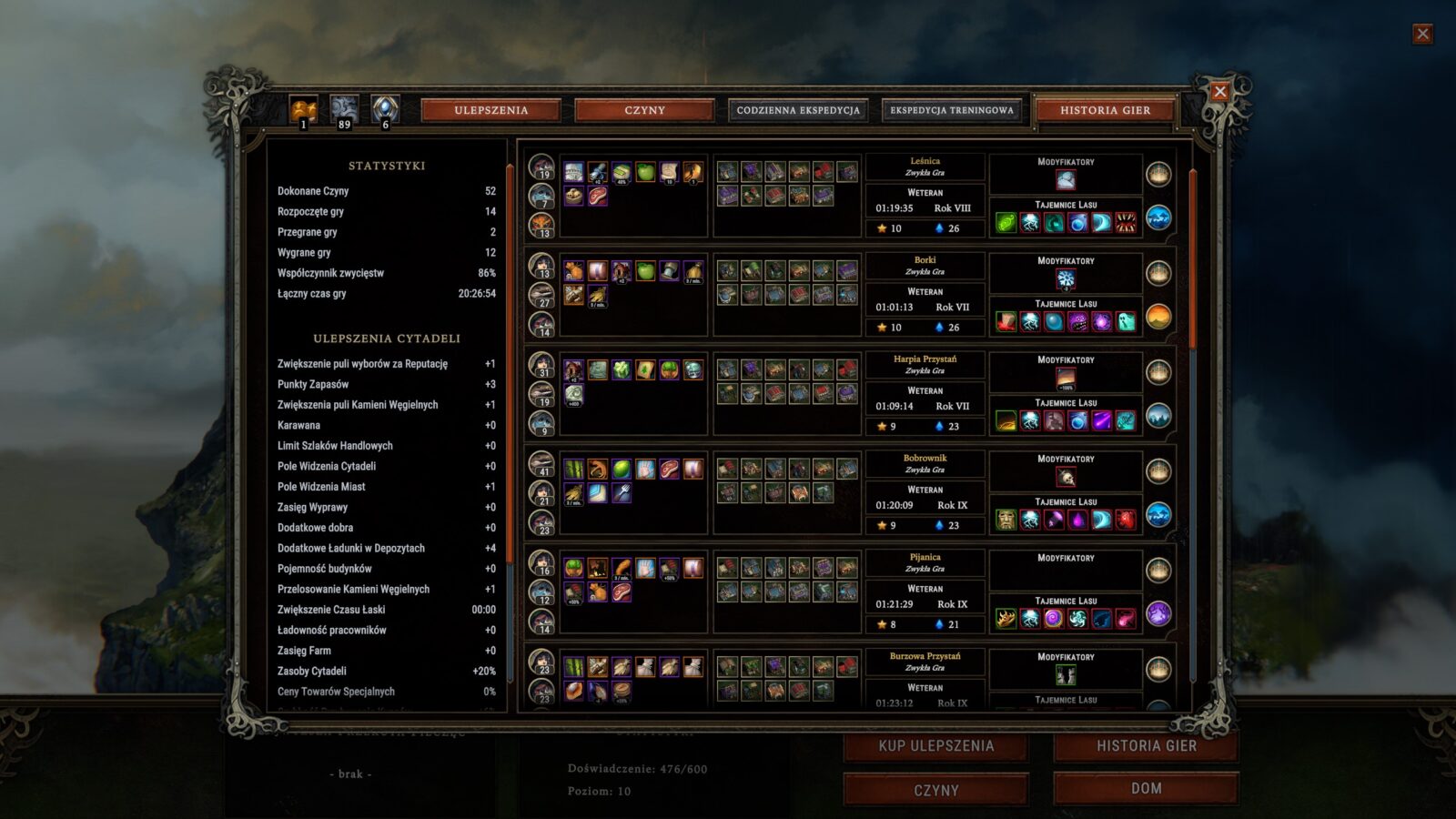Click the crystal resource icon showing 6

click(385, 110)
